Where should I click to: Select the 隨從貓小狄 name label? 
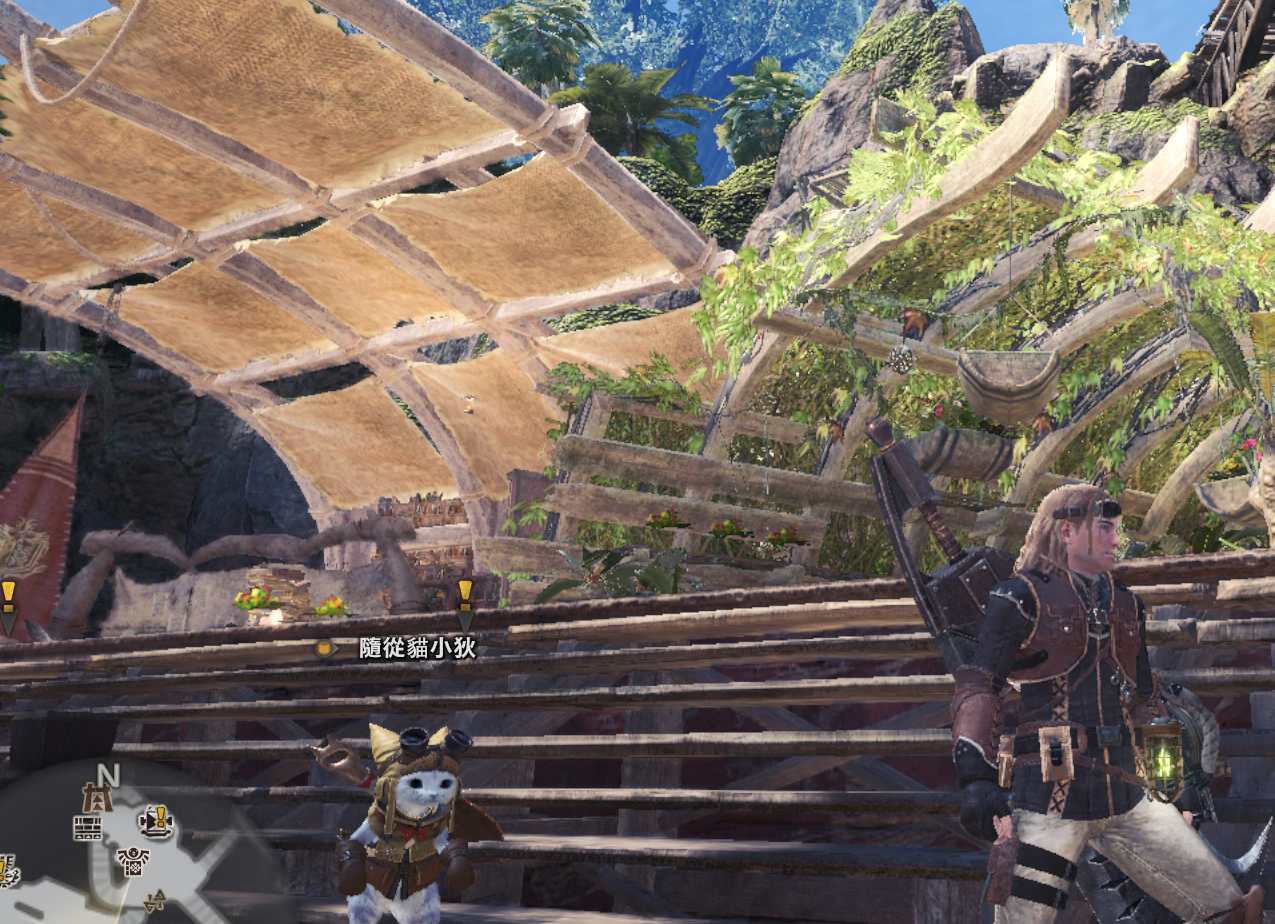[x=417, y=649]
